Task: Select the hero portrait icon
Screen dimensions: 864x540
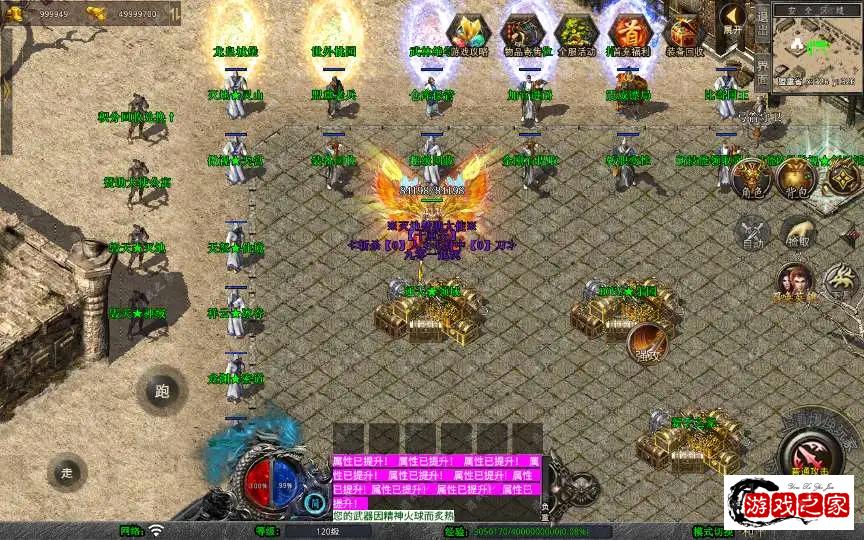Action: 795,283
